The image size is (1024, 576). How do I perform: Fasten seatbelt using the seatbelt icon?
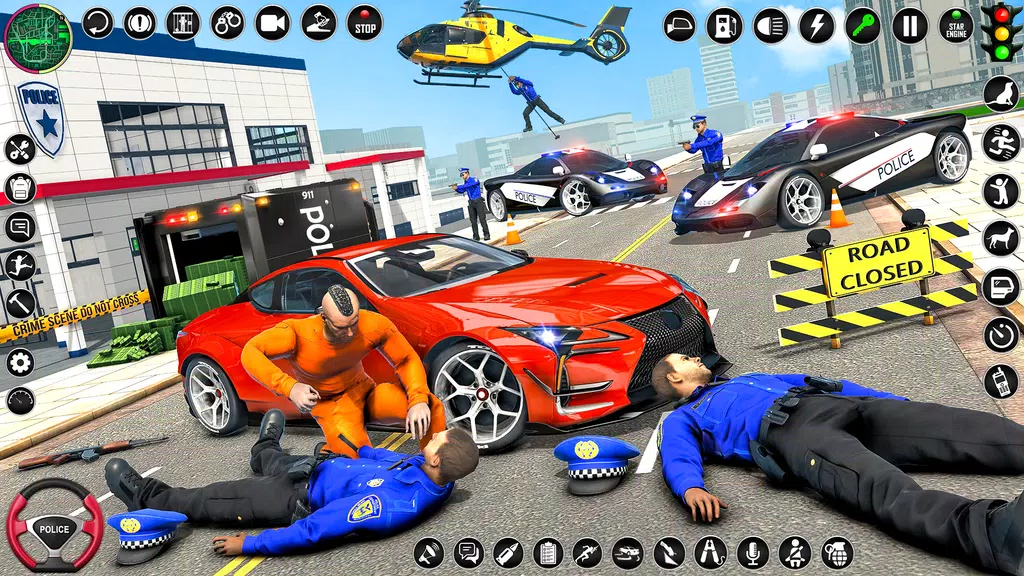(x=795, y=552)
